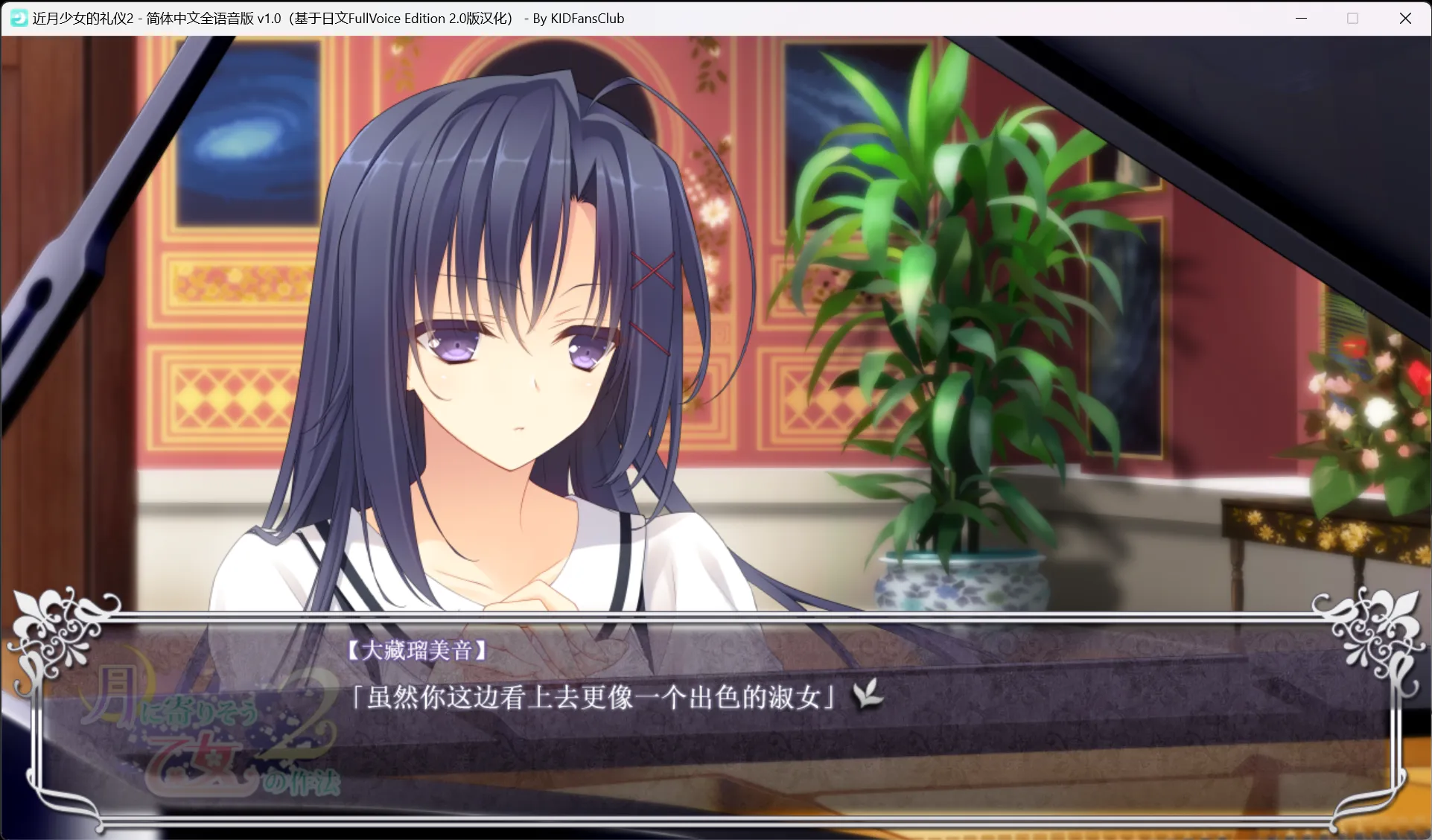1432x840 pixels.
Task: Close the game window
Action: click(1405, 19)
